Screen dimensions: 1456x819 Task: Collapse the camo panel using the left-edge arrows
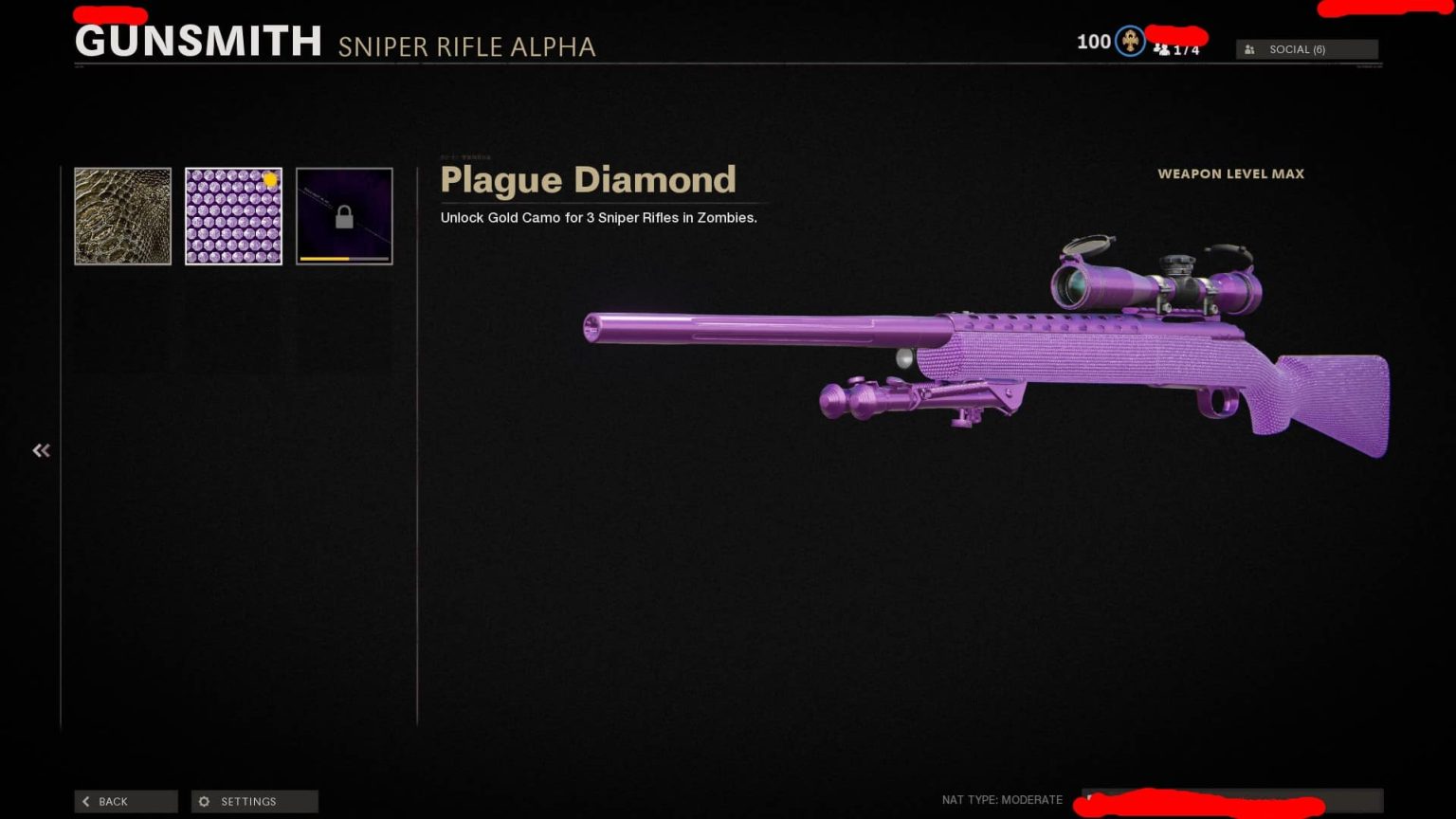point(41,449)
